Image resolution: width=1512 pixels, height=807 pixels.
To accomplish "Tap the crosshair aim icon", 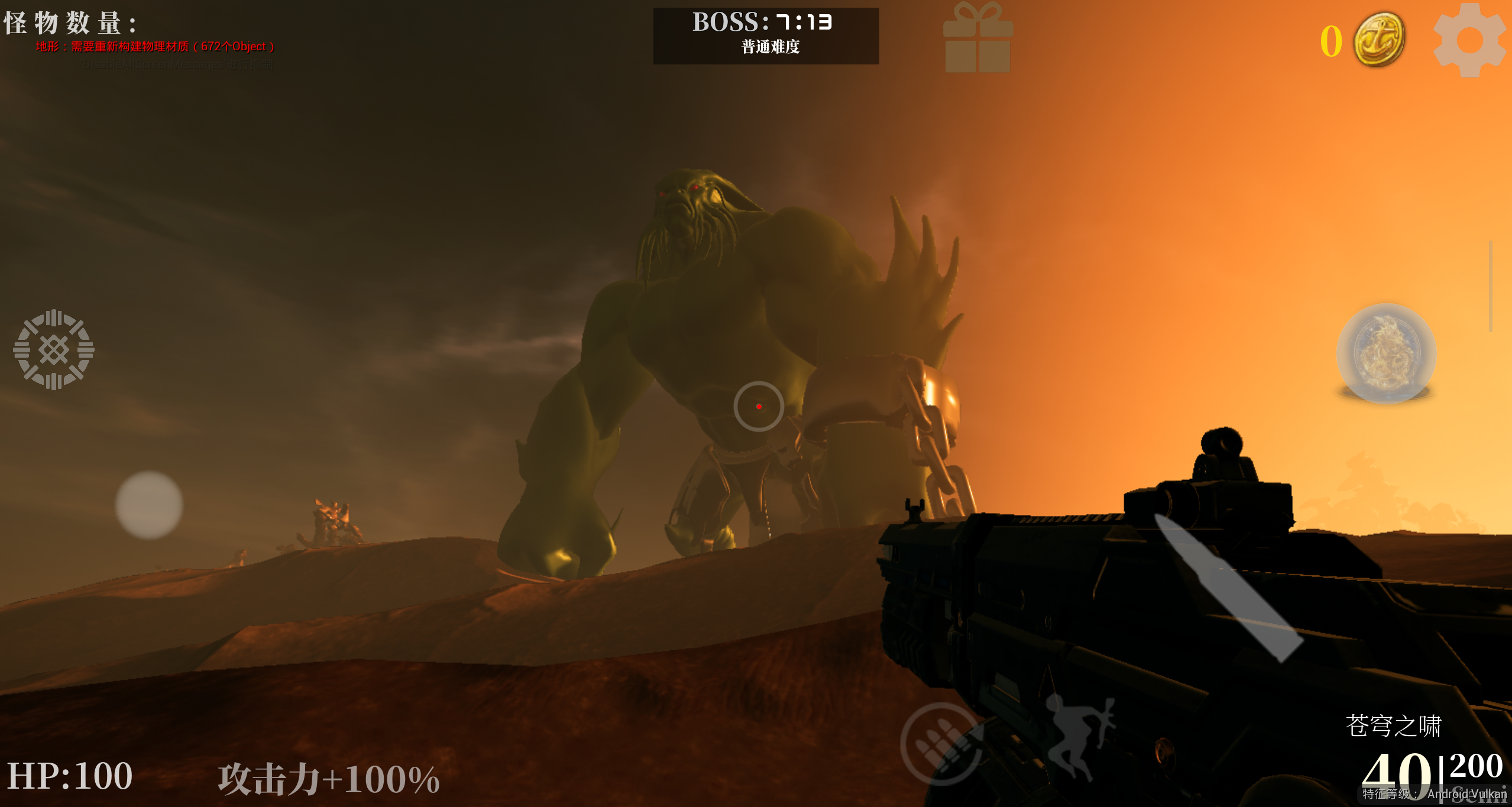I will click(54, 349).
